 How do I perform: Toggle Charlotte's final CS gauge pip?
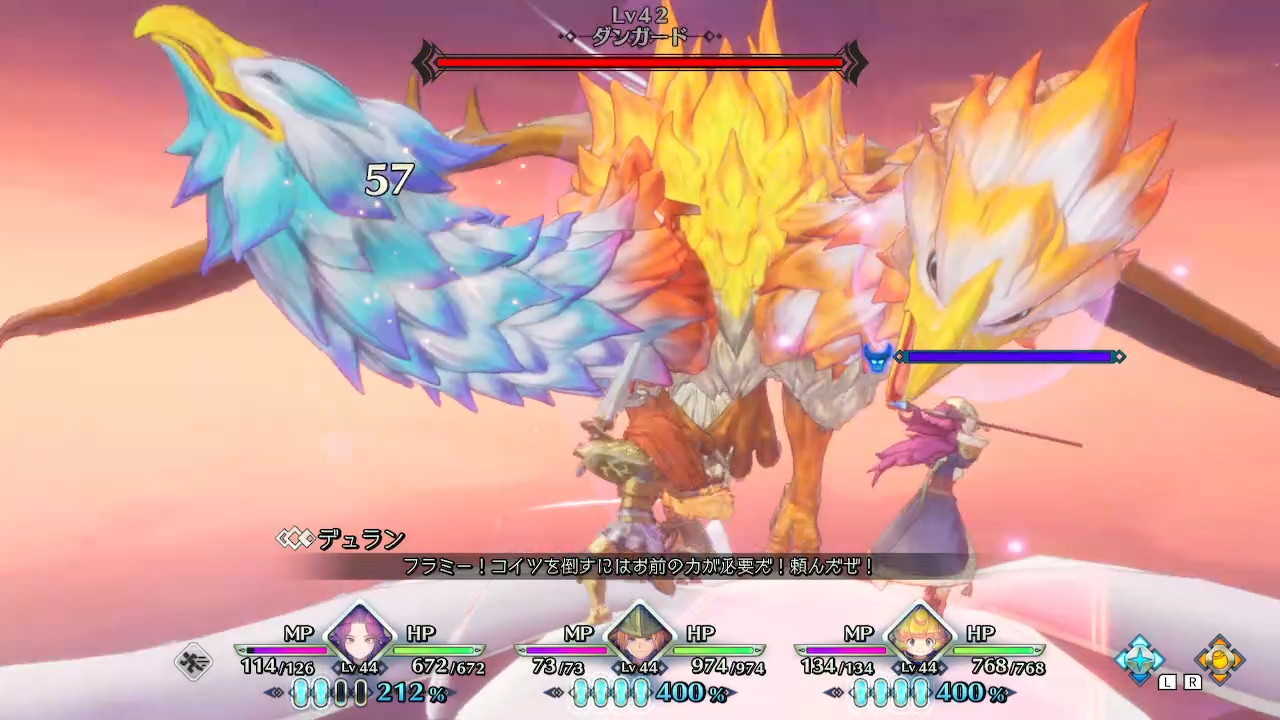[920, 692]
